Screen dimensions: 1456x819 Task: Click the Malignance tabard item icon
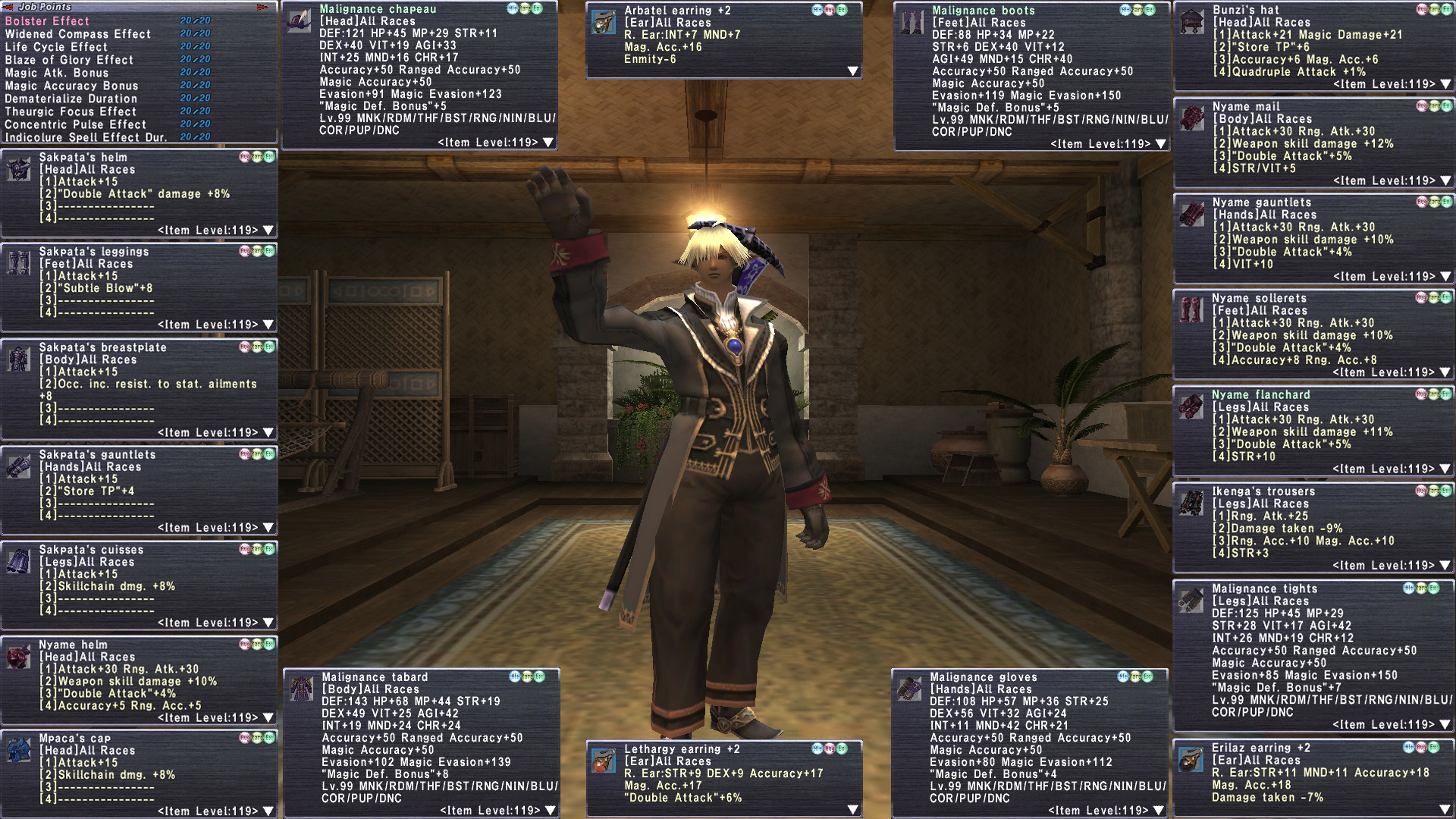pyautogui.click(x=302, y=689)
